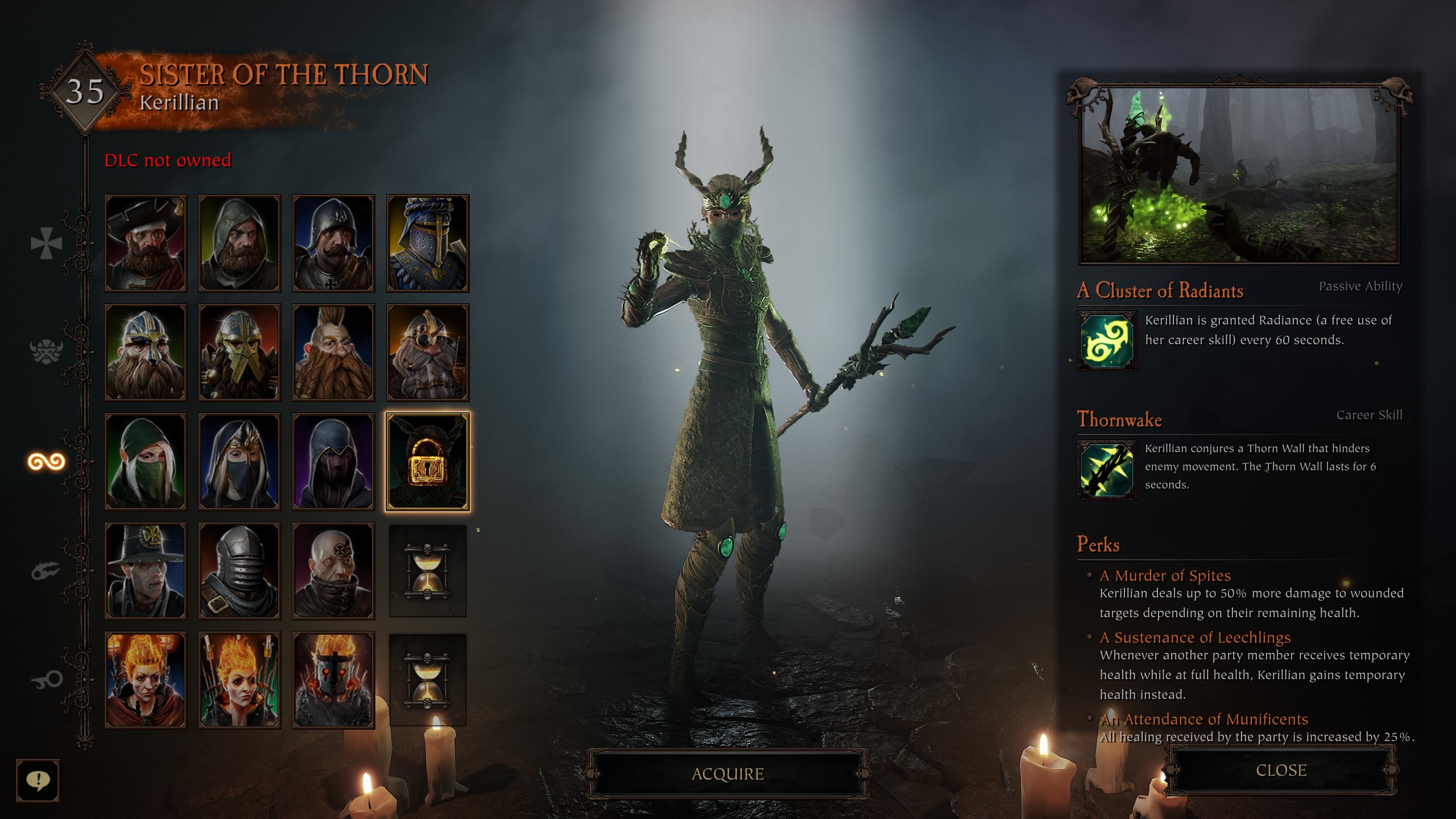The width and height of the screenshot is (1456, 819).
Task: Click the Cluster of Radiants passive icon
Action: click(1107, 341)
